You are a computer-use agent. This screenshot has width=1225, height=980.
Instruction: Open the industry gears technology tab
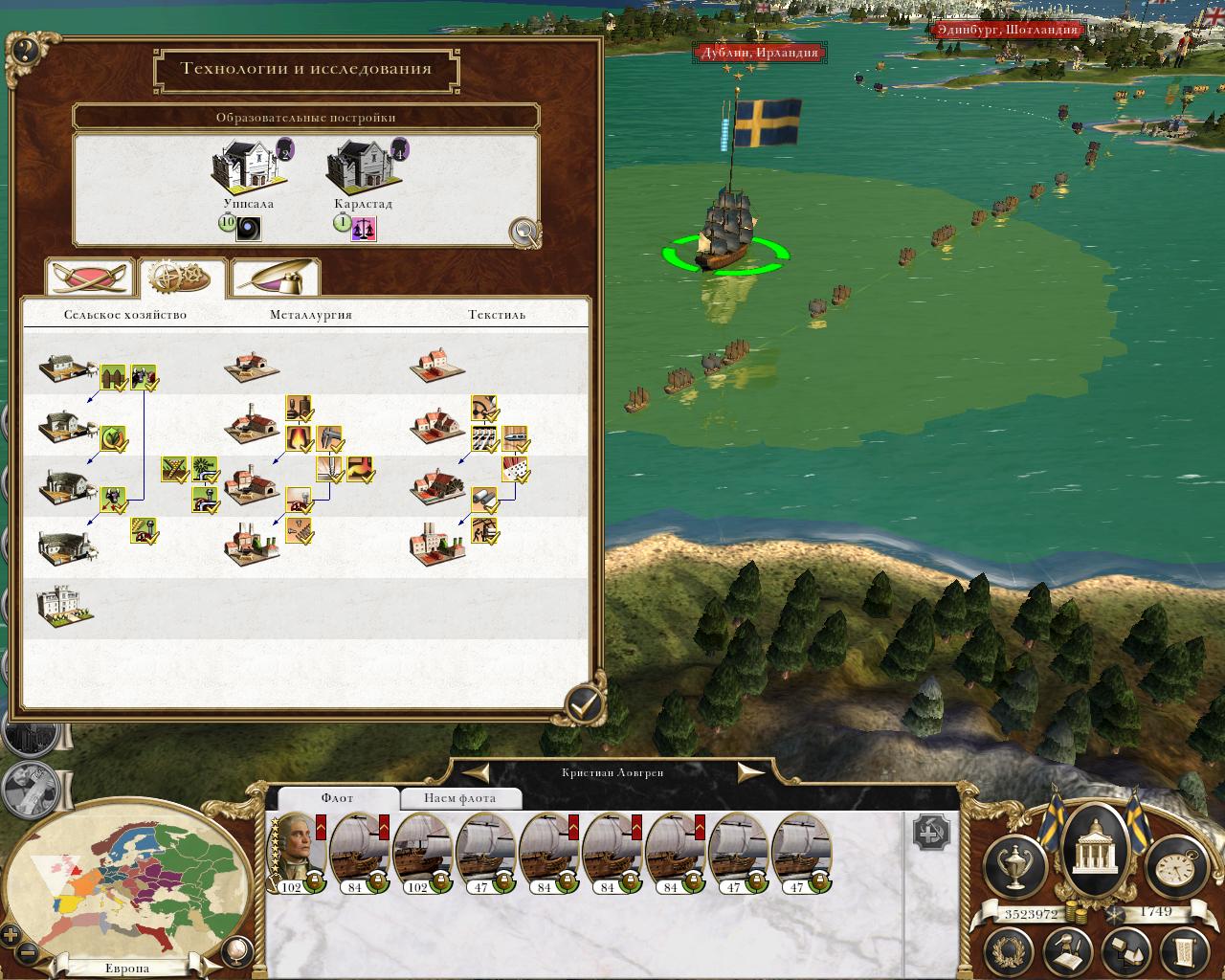[x=182, y=278]
